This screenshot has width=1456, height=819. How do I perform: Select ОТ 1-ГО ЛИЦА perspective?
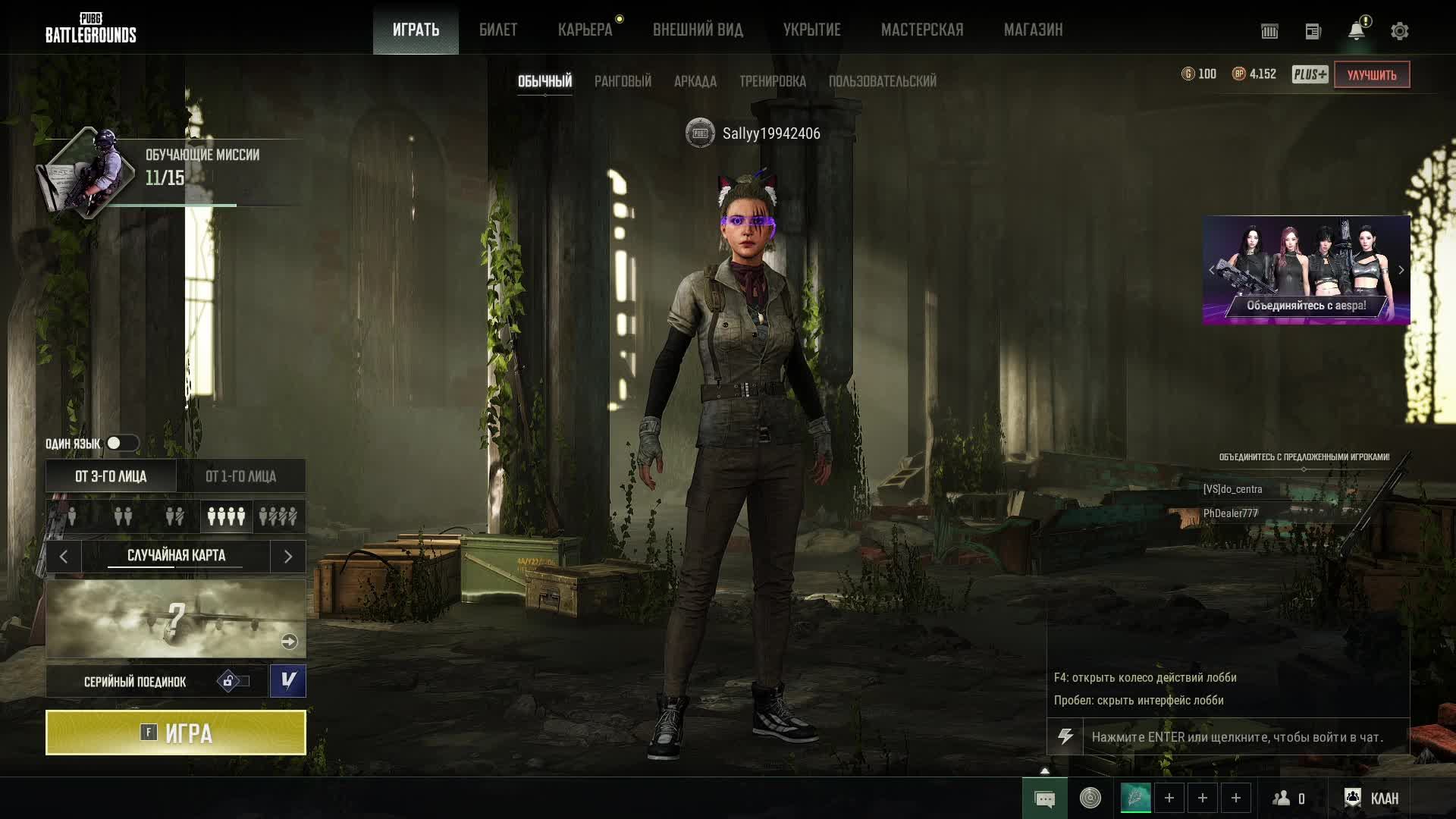coord(240,476)
